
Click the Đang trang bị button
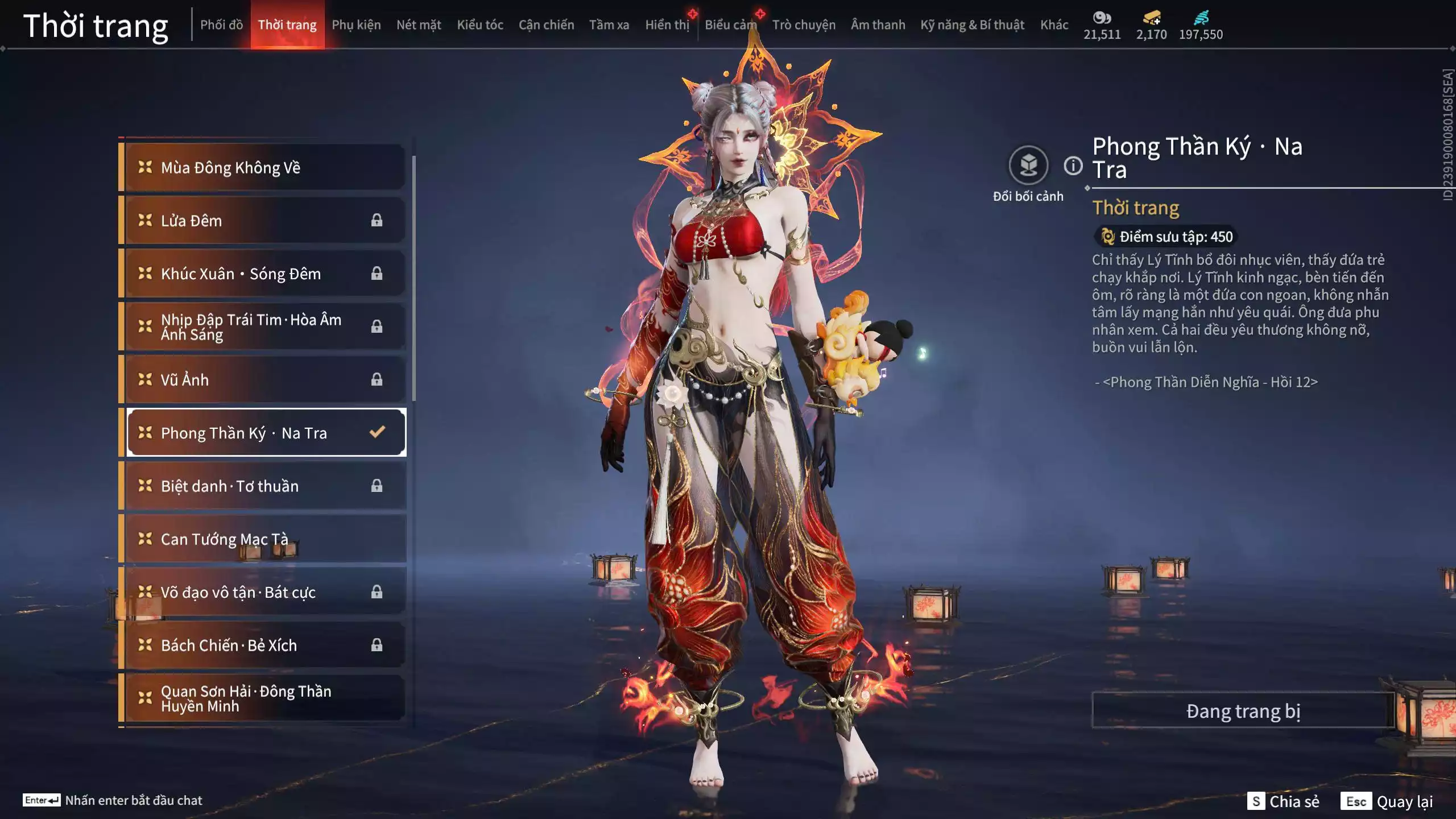[1243, 711]
